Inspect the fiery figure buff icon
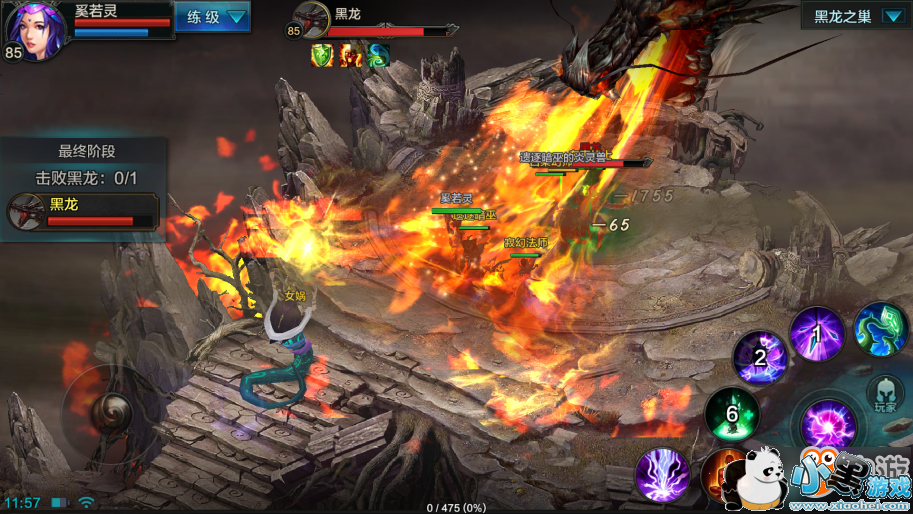Image resolution: width=913 pixels, height=514 pixels. (x=350, y=56)
